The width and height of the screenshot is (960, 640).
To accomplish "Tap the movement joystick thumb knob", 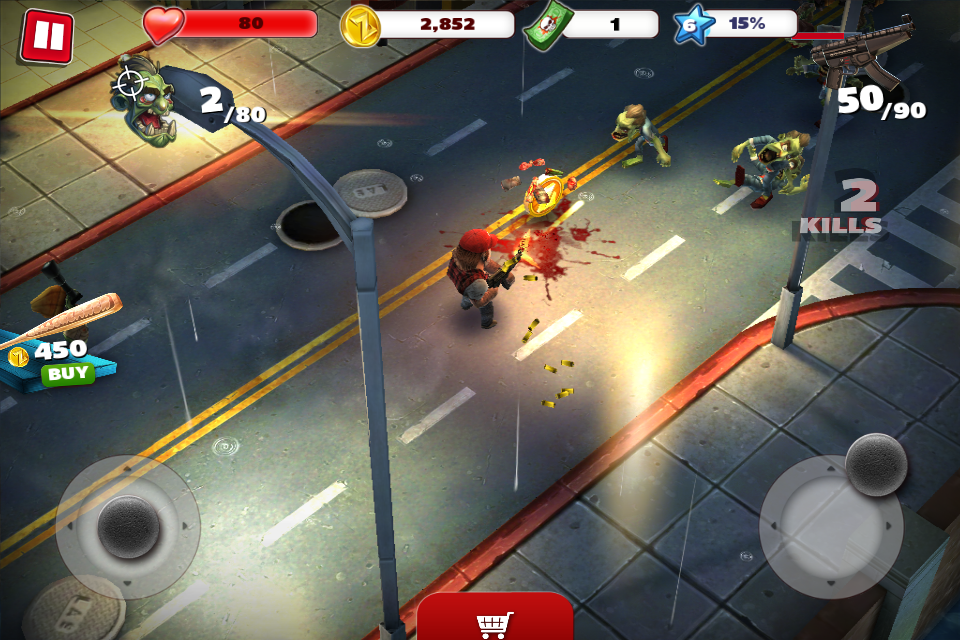I will click(128, 526).
